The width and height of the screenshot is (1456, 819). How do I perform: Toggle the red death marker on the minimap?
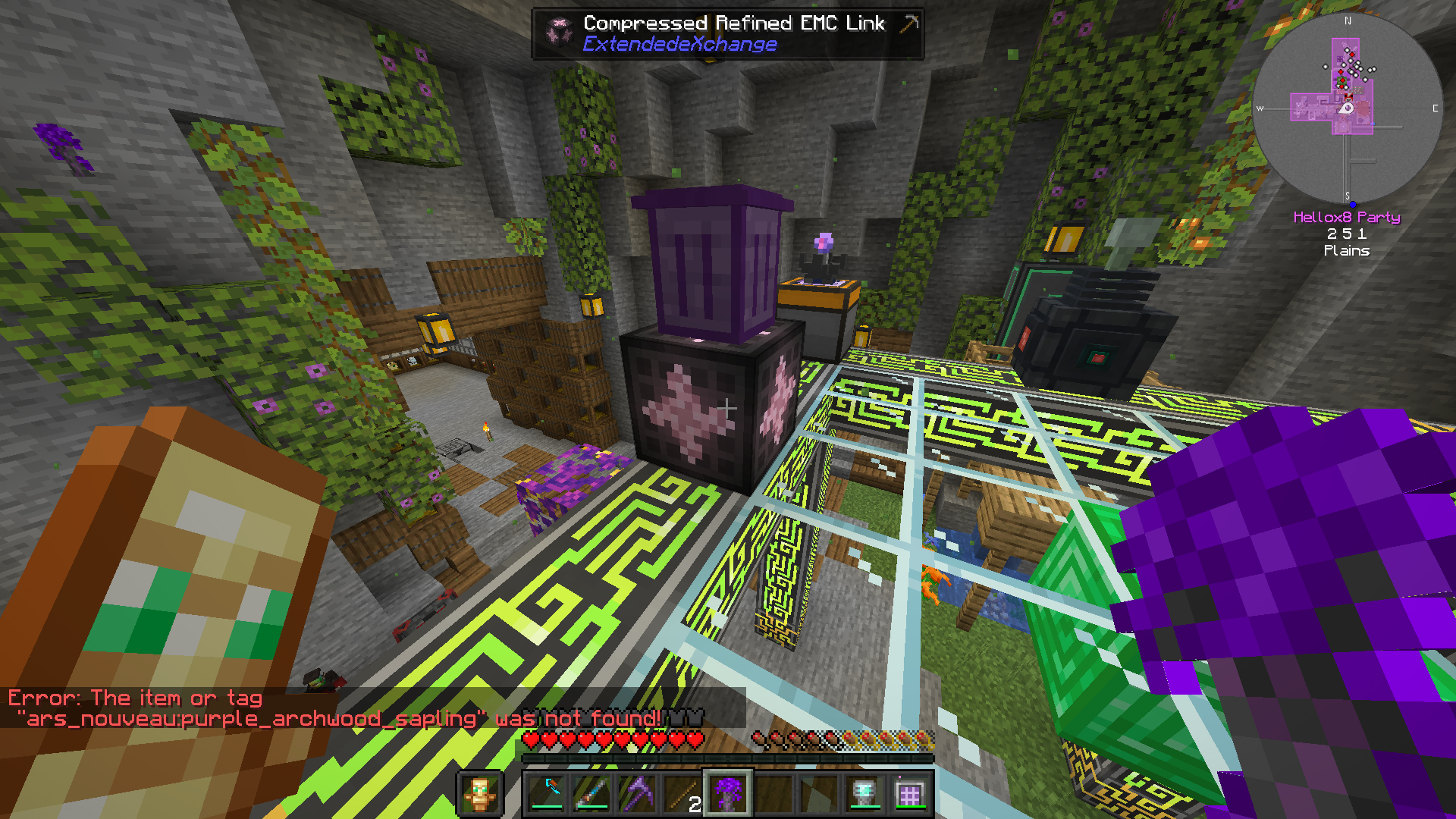(1352, 54)
